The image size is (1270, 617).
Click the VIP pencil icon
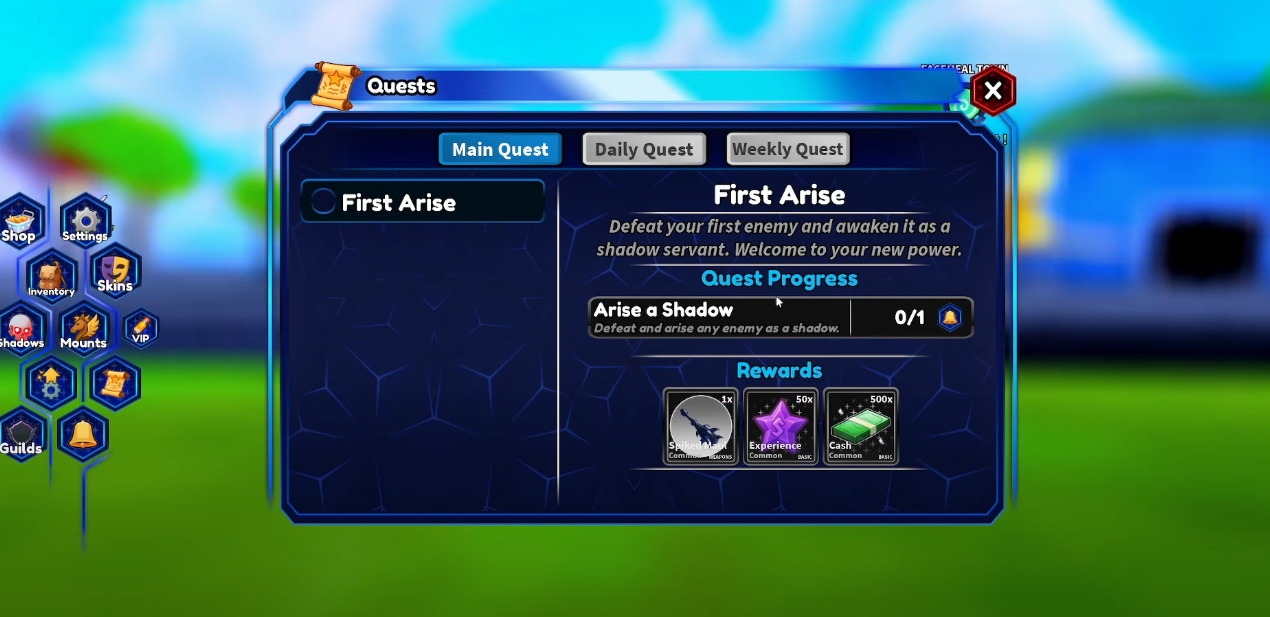[141, 328]
